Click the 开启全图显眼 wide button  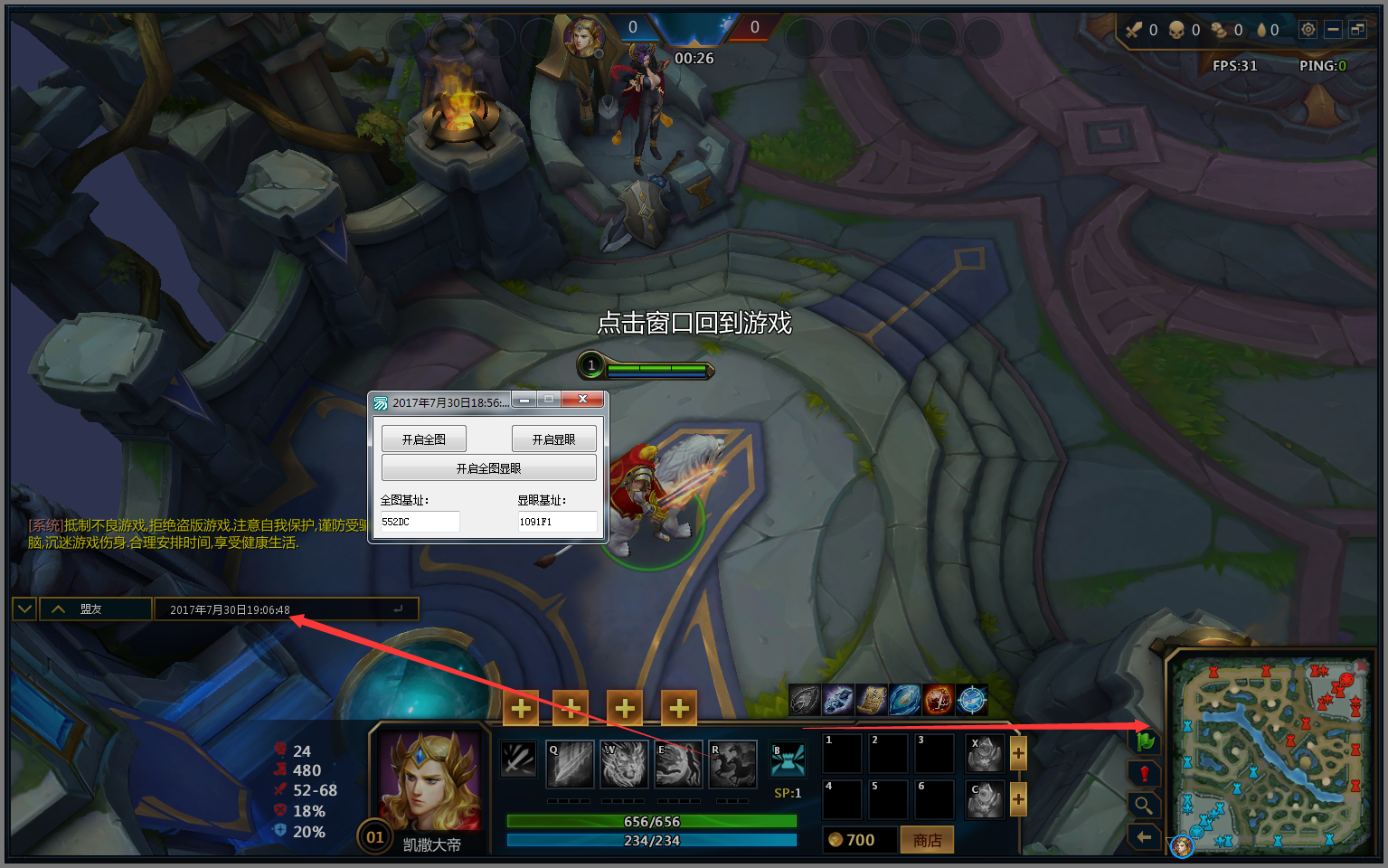488,468
